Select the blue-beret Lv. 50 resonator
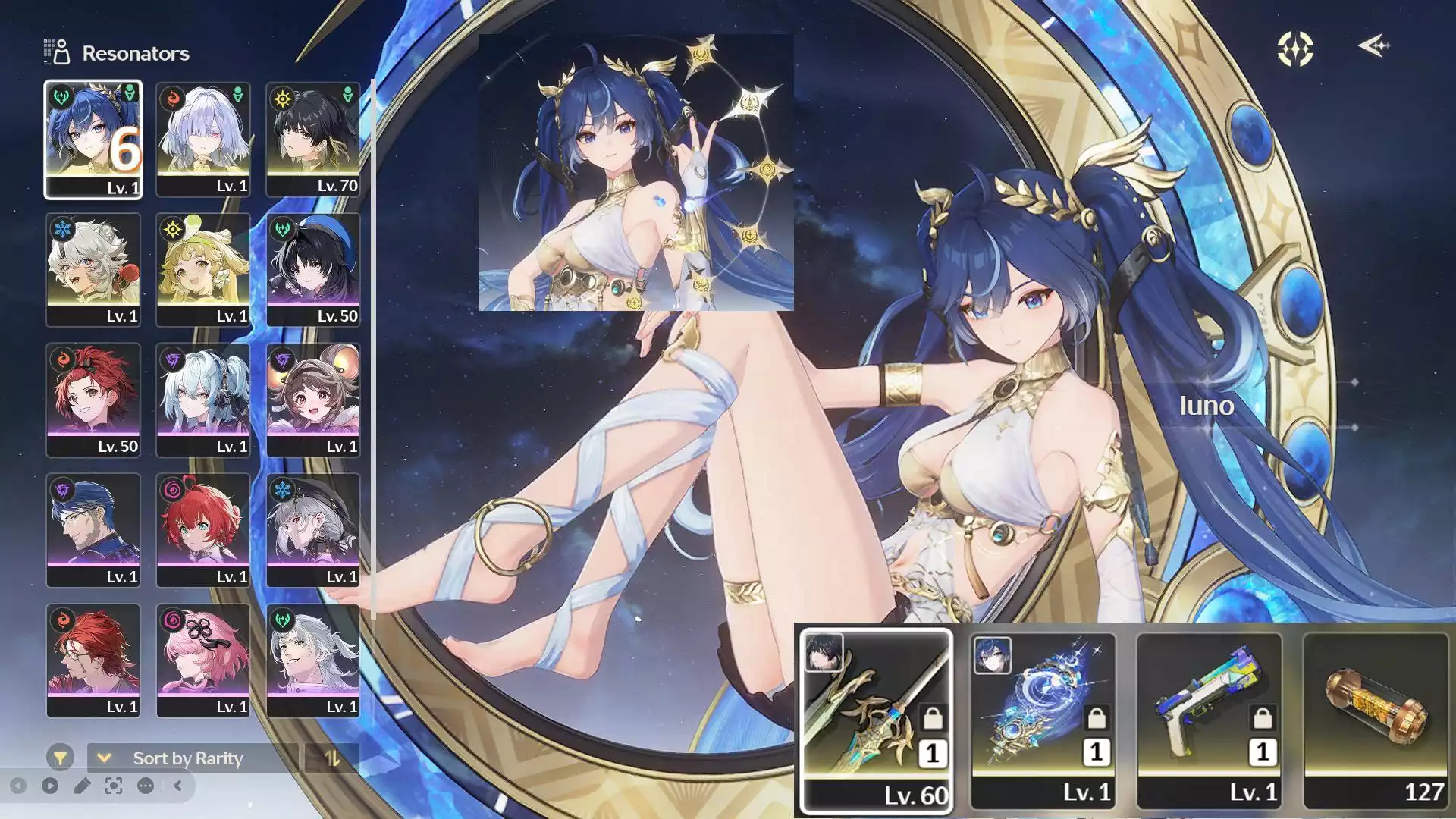Viewport: 1456px width, 819px height. click(313, 270)
